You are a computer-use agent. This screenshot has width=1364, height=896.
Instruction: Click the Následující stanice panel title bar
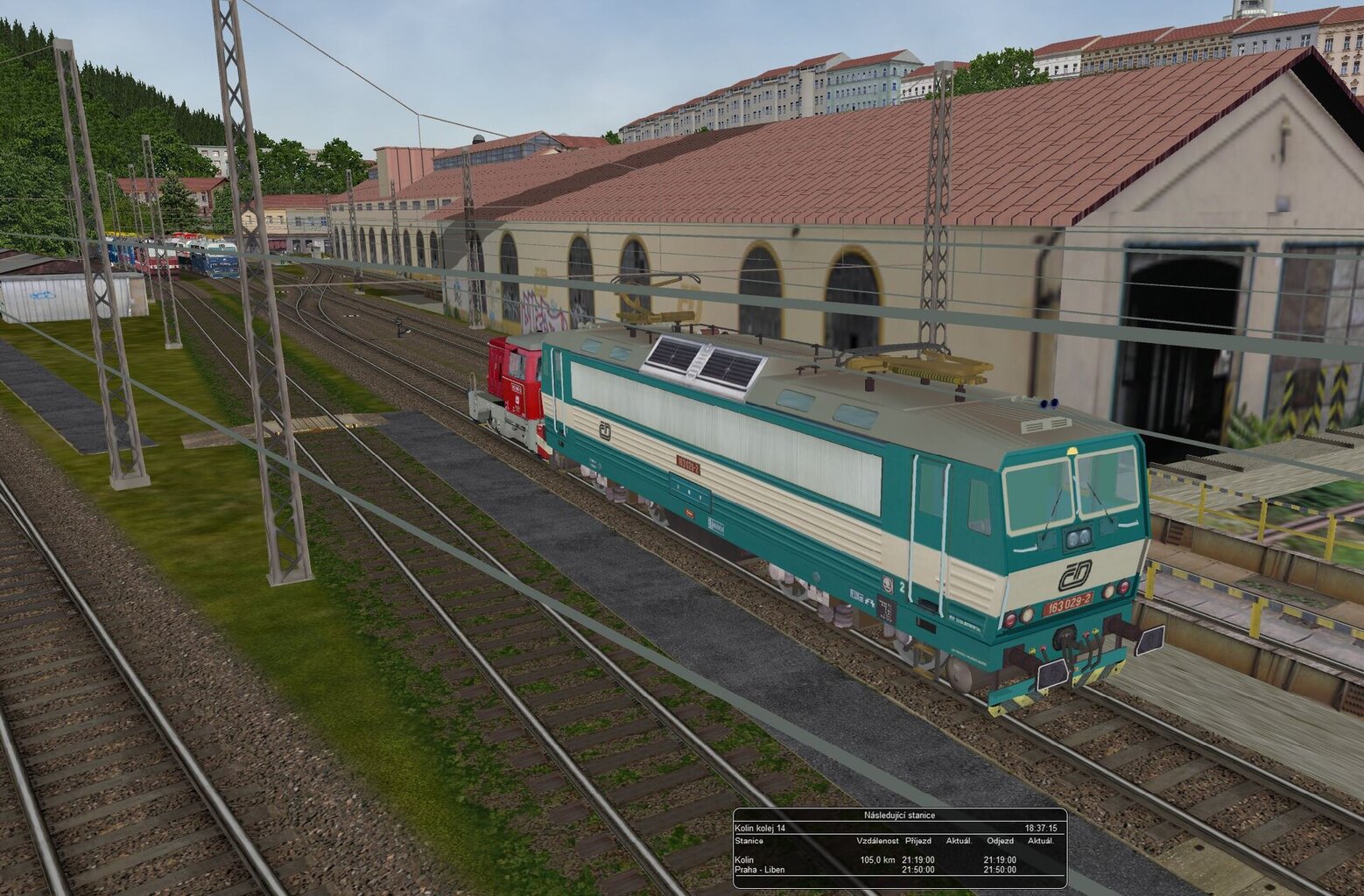902,816
